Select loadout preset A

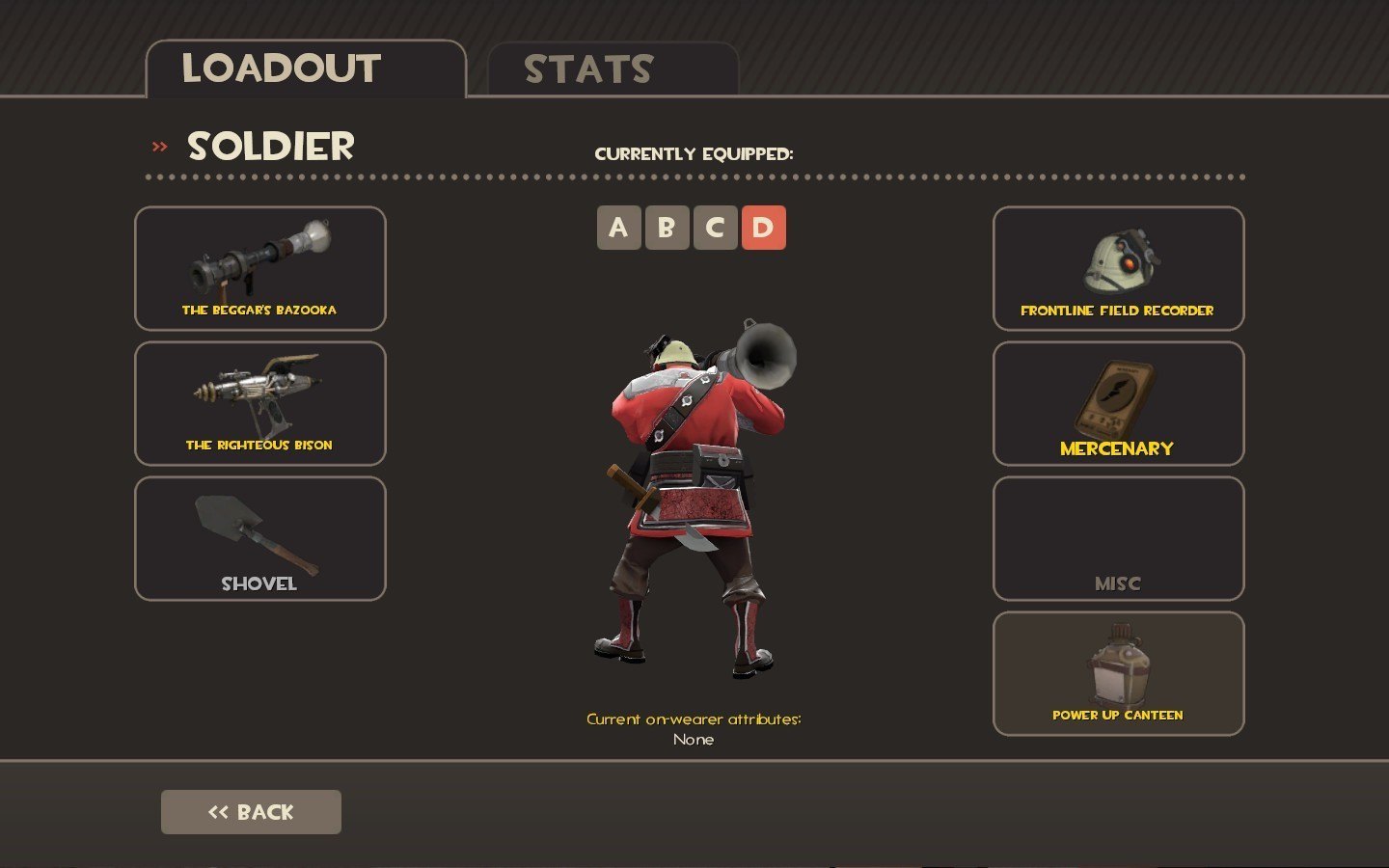(x=618, y=228)
